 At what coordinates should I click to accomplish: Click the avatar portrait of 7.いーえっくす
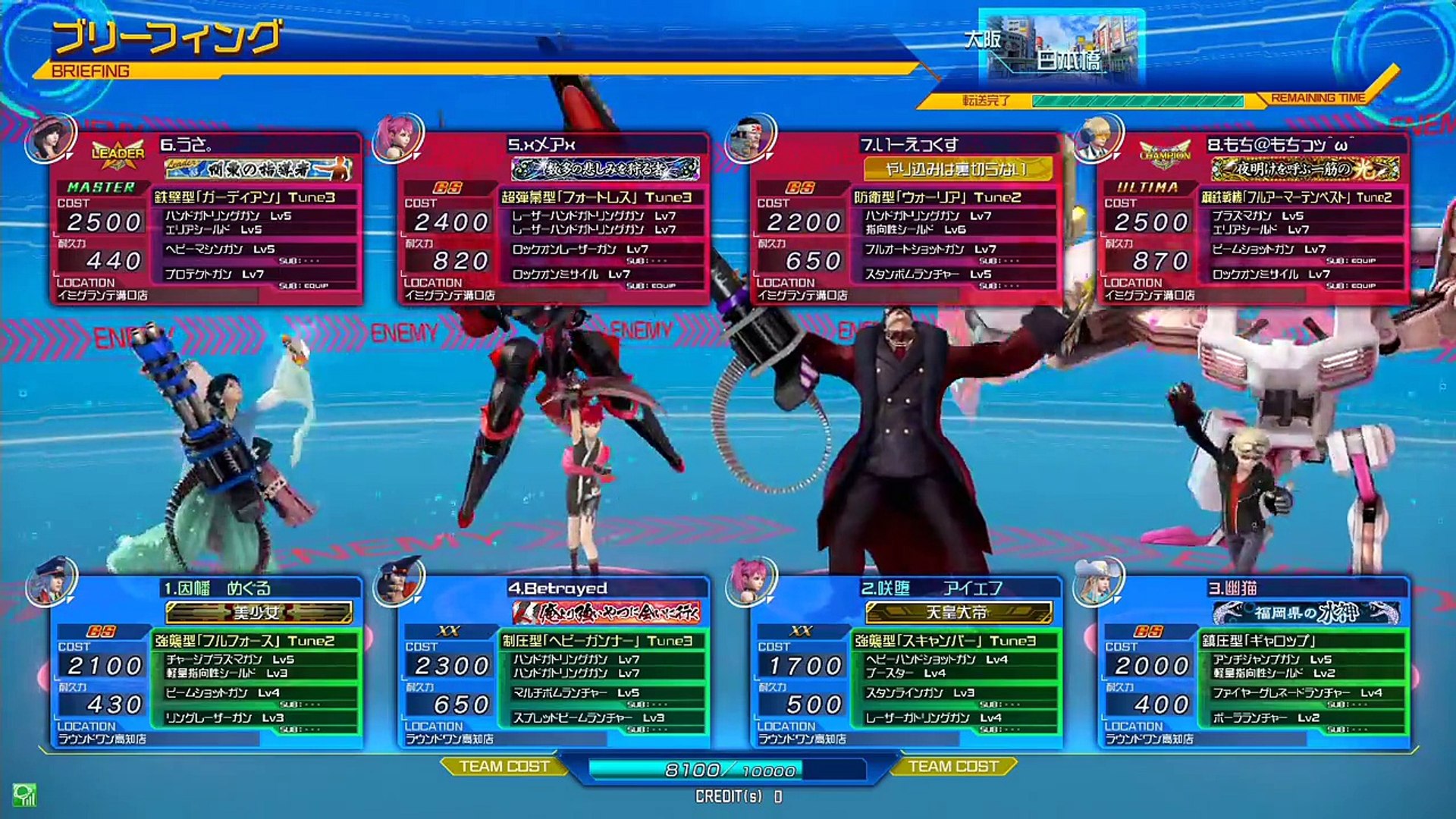coord(749,138)
